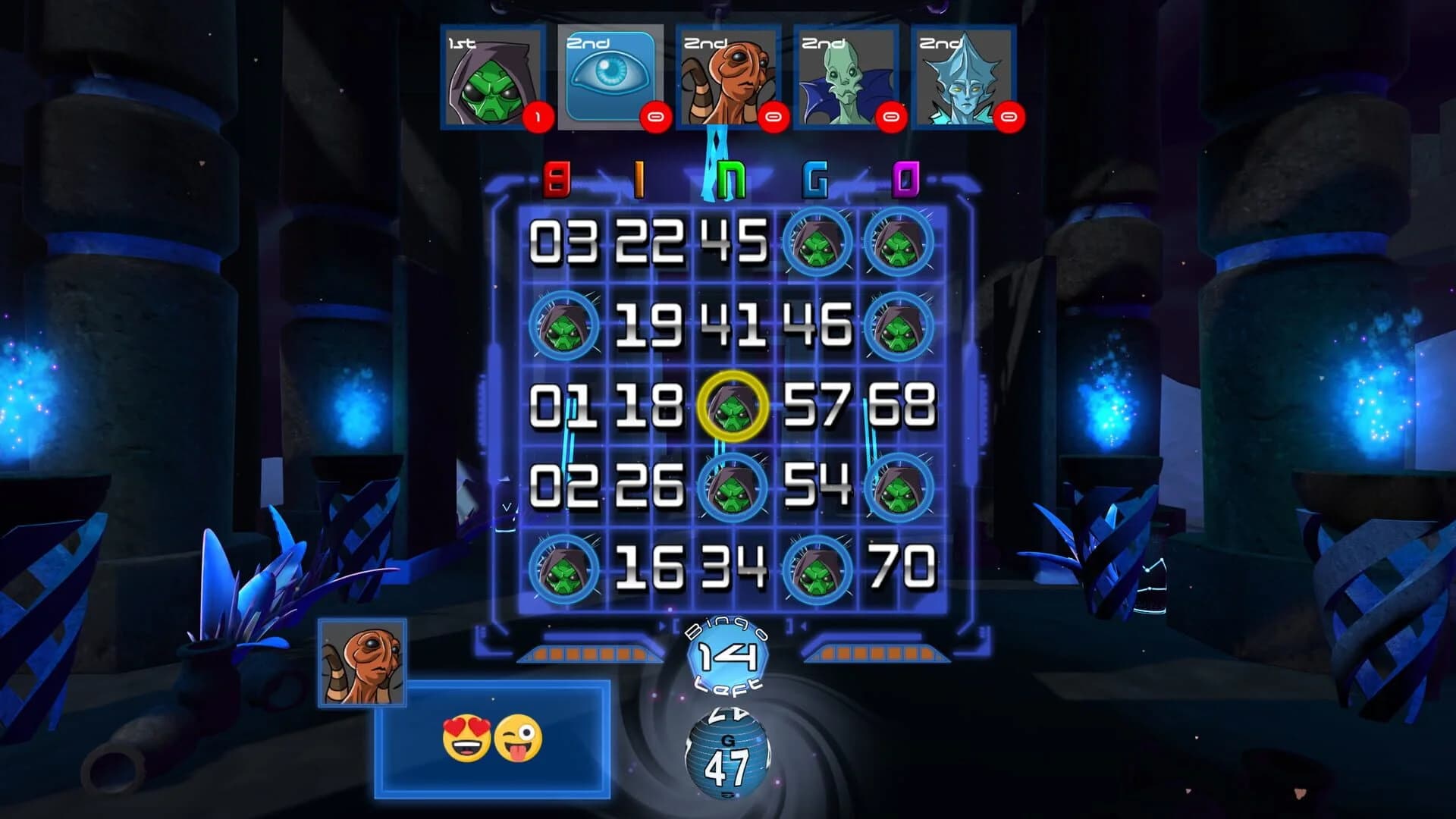Open the Bingo 14 Left counter
1456x819 pixels.
tap(726, 658)
